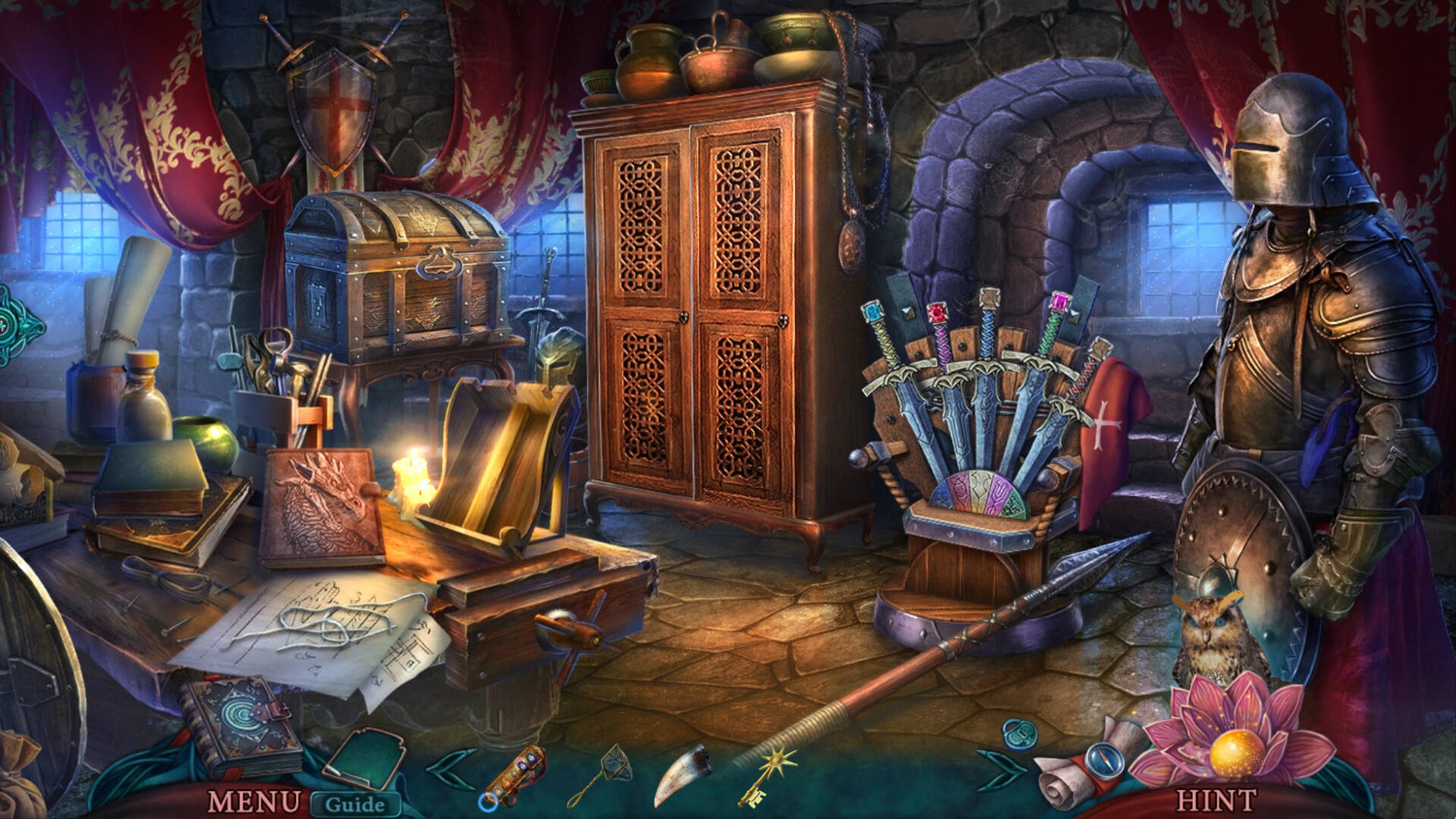Click the teal lock icon above the map
The image size is (1456, 819).
click(1019, 733)
